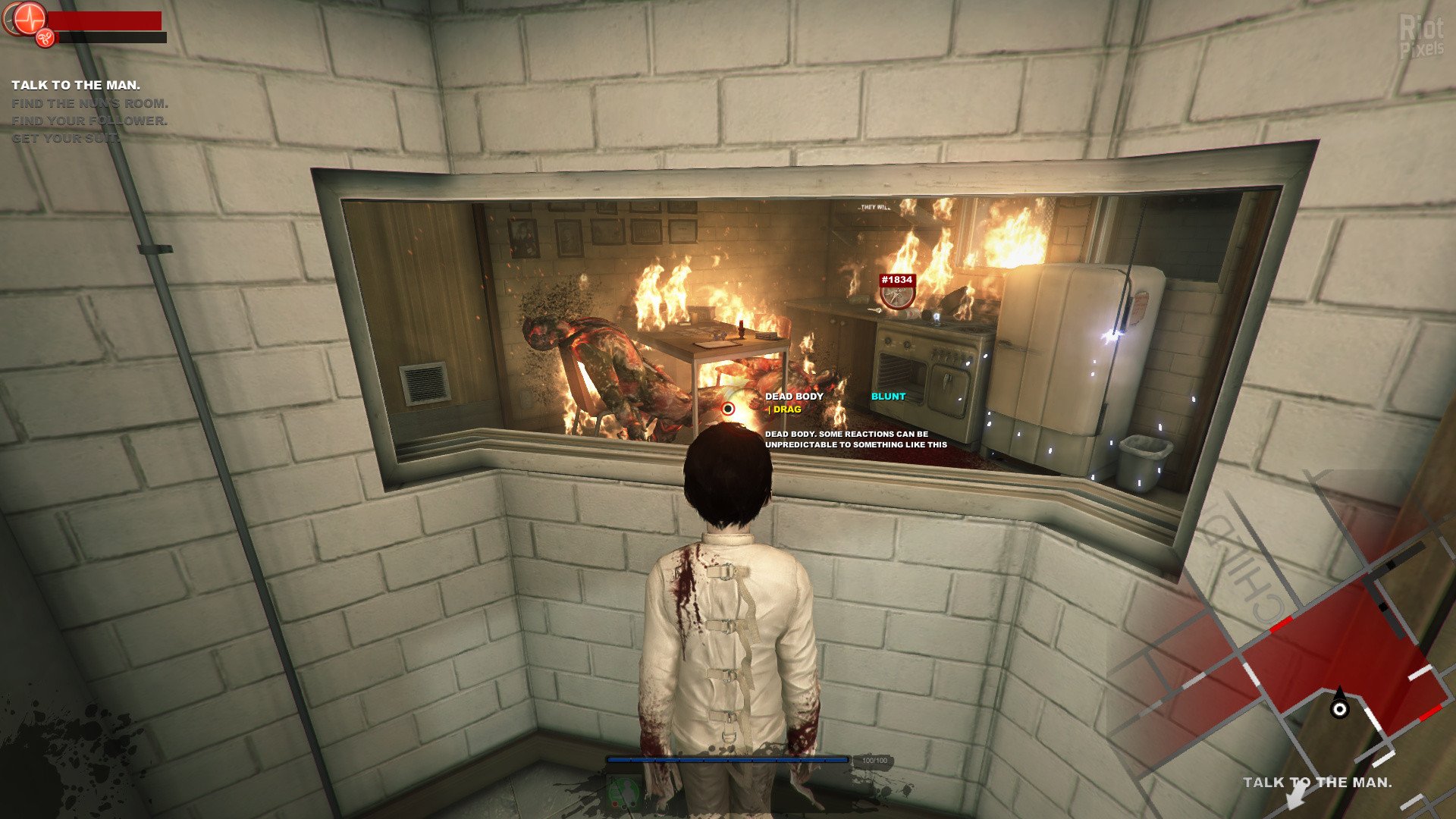Select the "Find your follower" objective
Image resolution: width=1456 pixels, height=819 pixels.
coord(89,121)
